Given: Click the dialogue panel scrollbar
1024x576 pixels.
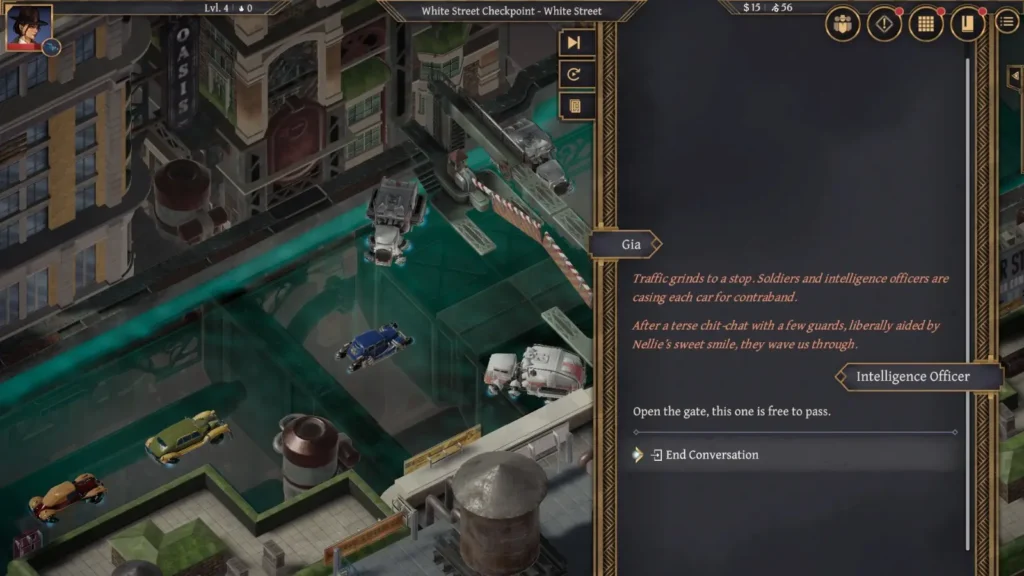Looking at the screenshot, I should [968, 300].
